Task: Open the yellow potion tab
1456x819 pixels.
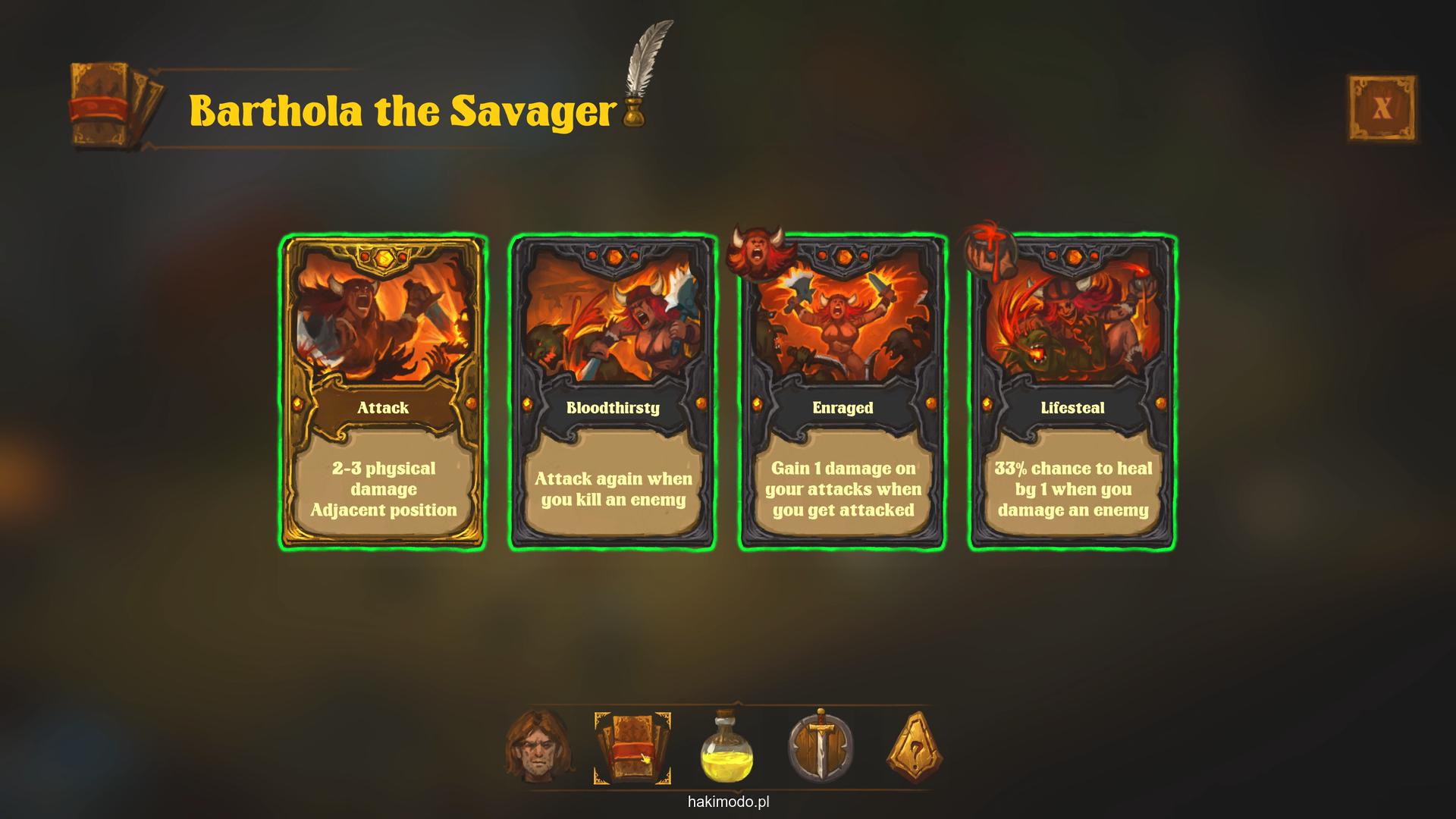Action: 727,748
